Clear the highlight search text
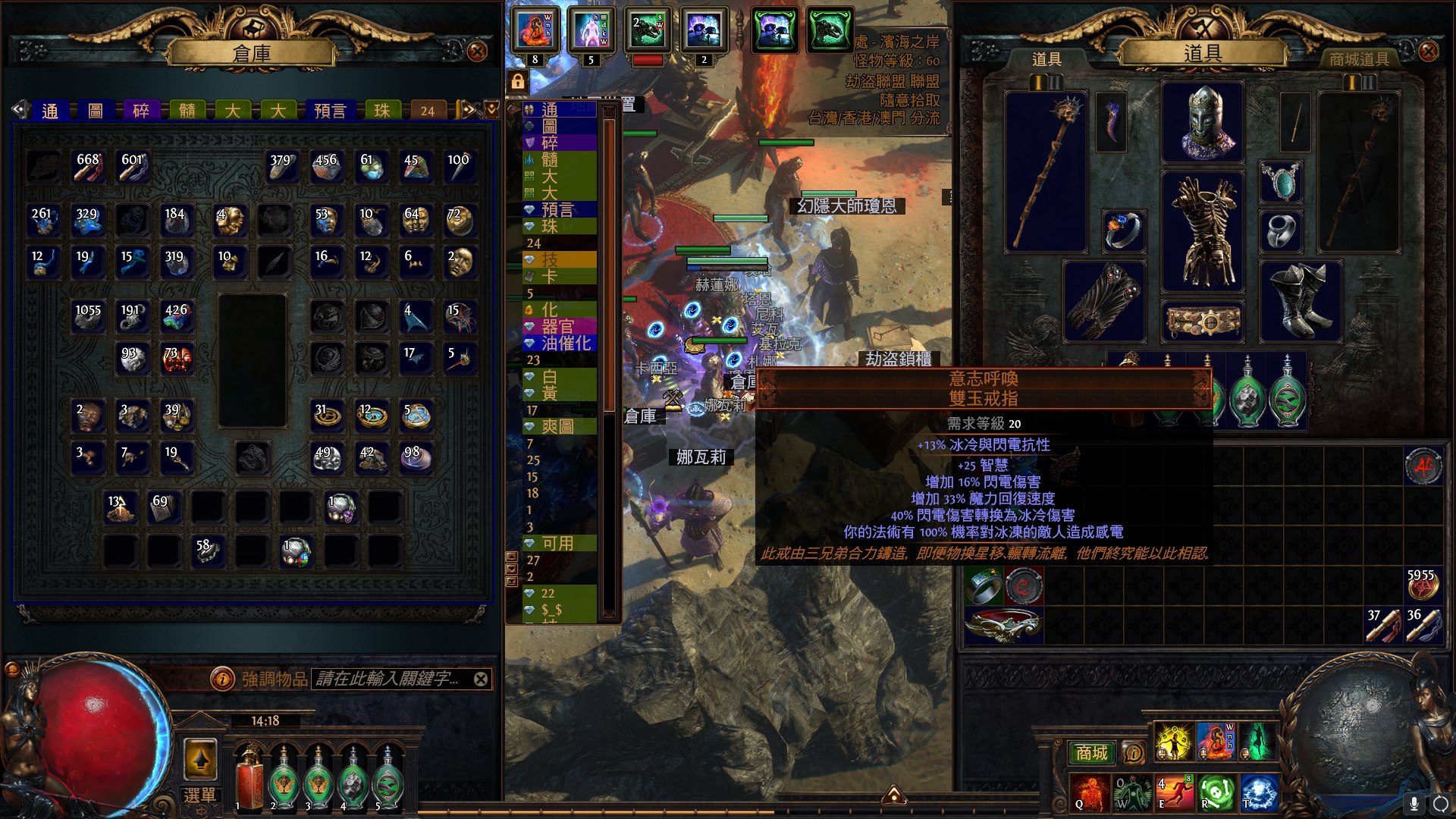Screen dimensions: 1456x819 pos(481,679)
